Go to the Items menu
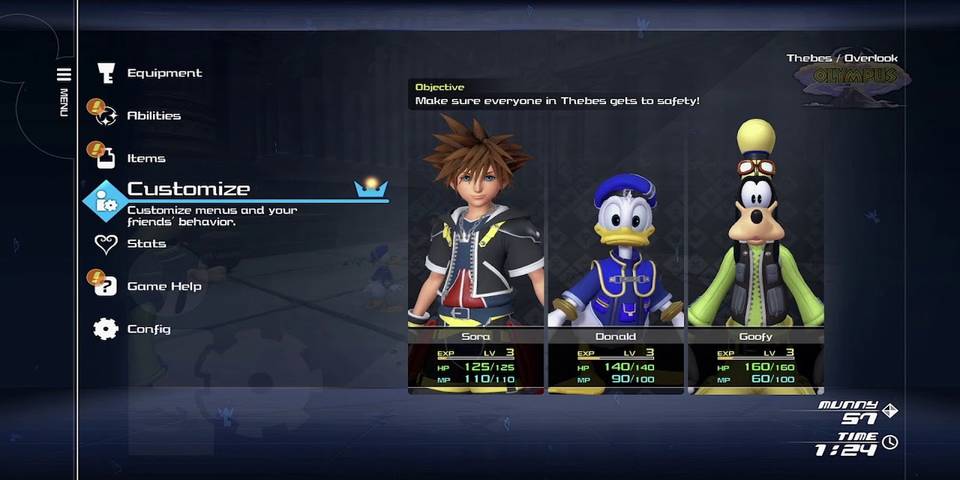 point(146,158)
